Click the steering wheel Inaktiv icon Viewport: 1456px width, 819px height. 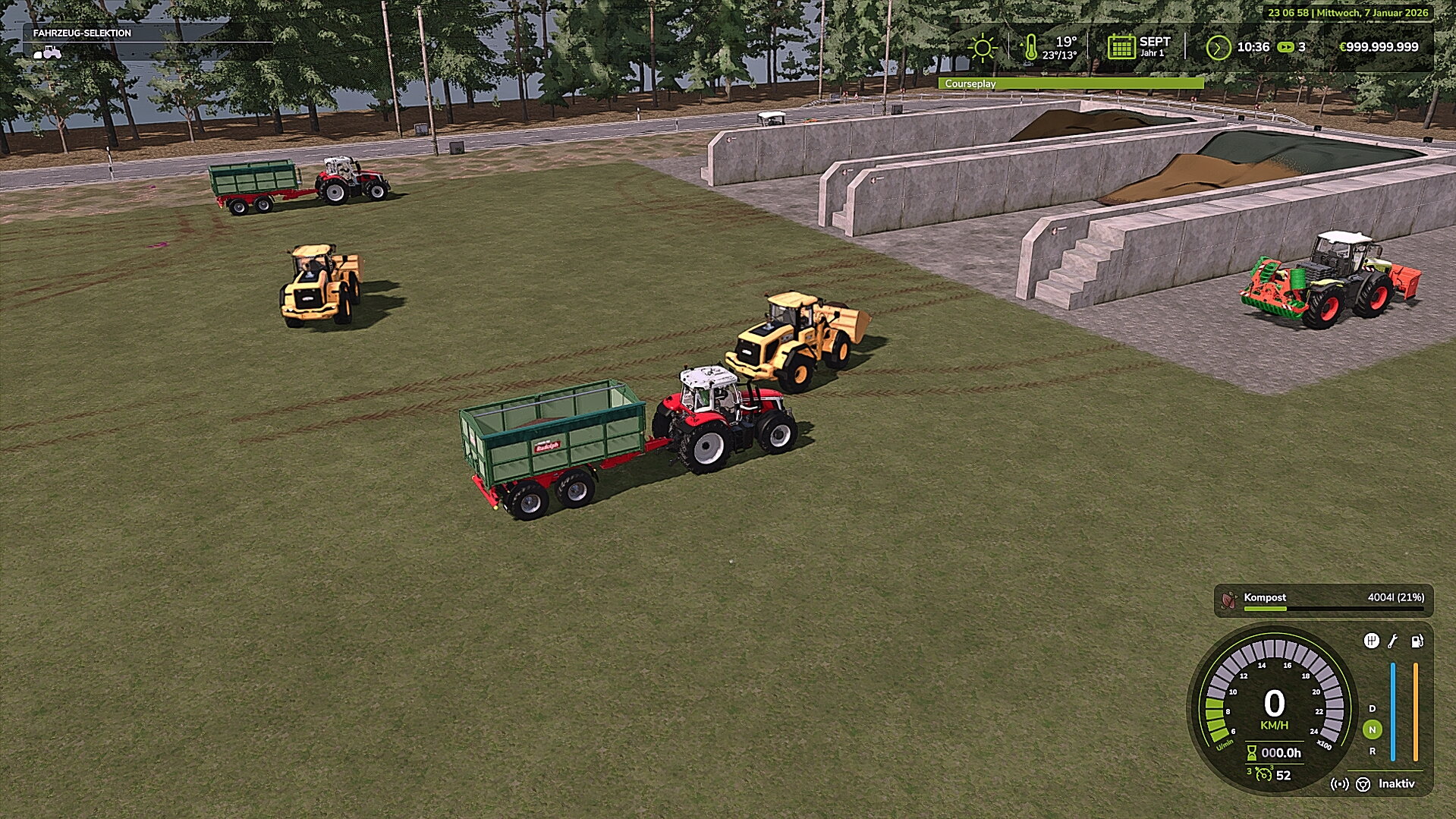1363,785
